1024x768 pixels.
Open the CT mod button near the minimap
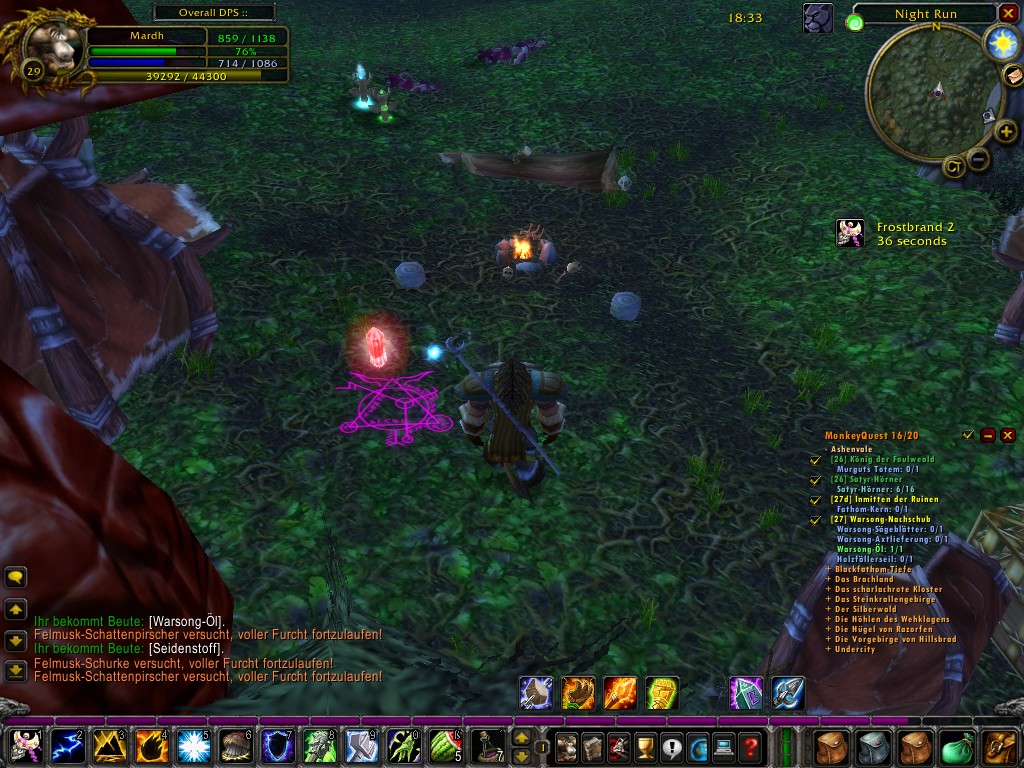[x=954, y=167]
